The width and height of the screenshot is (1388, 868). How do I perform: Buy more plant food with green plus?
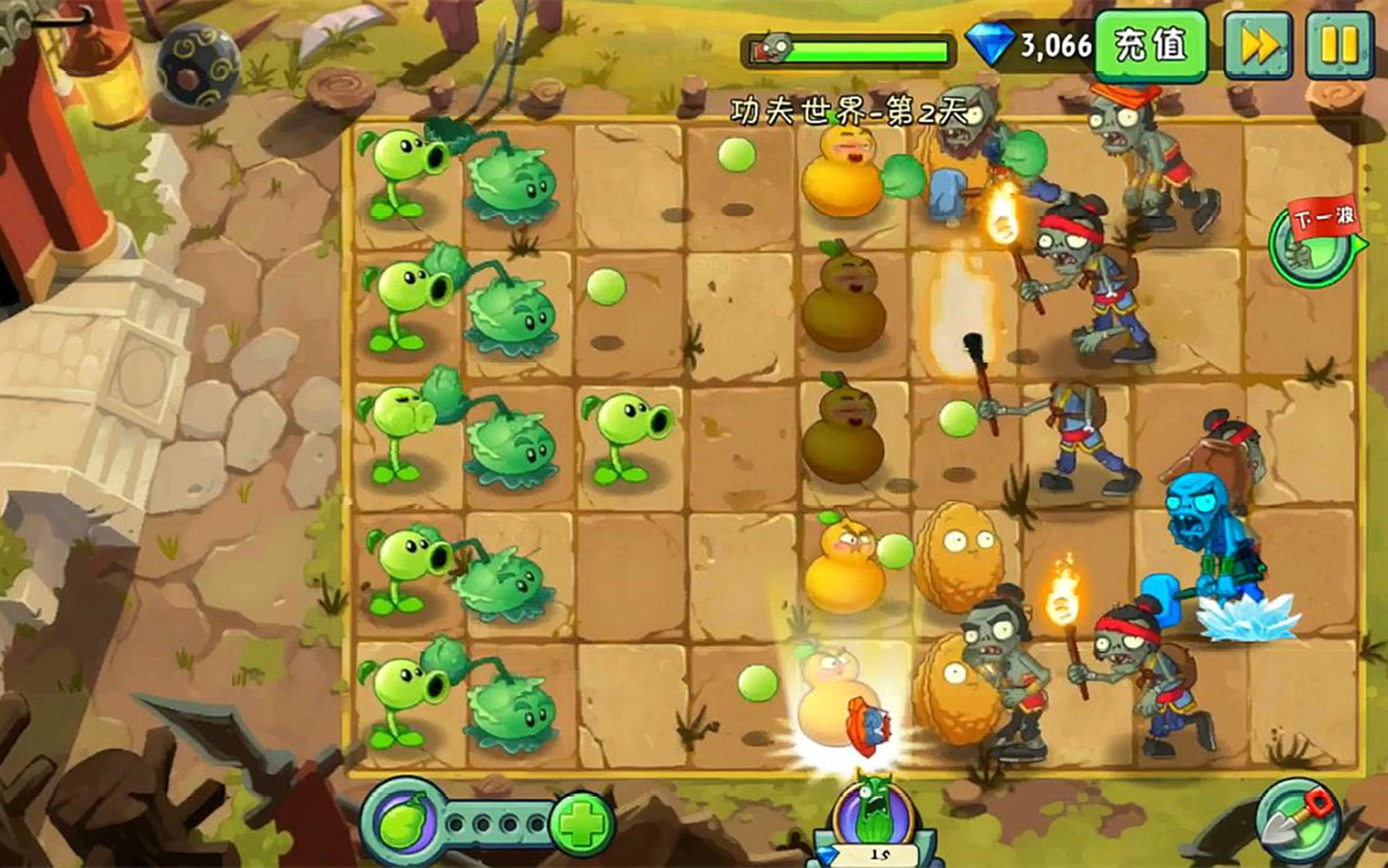pos(583,823)
